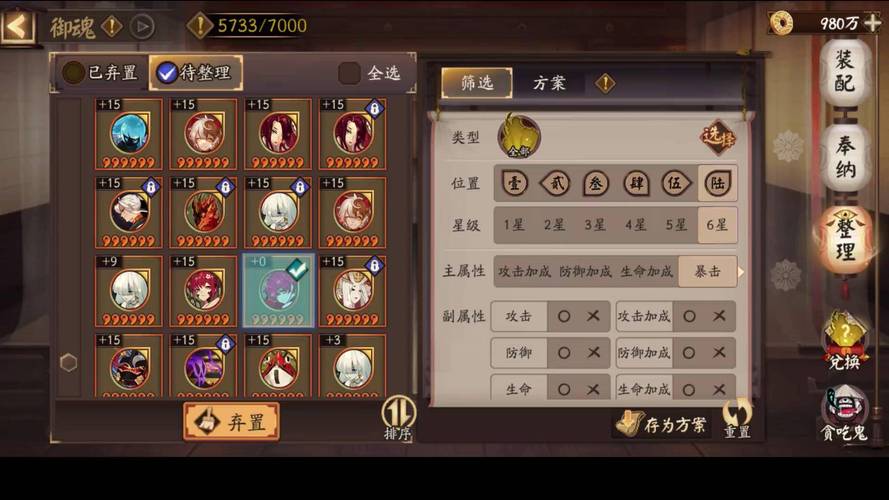889x500 pixels.
Task: Click the 选择 type selection button
Action: tap(716, 135)
